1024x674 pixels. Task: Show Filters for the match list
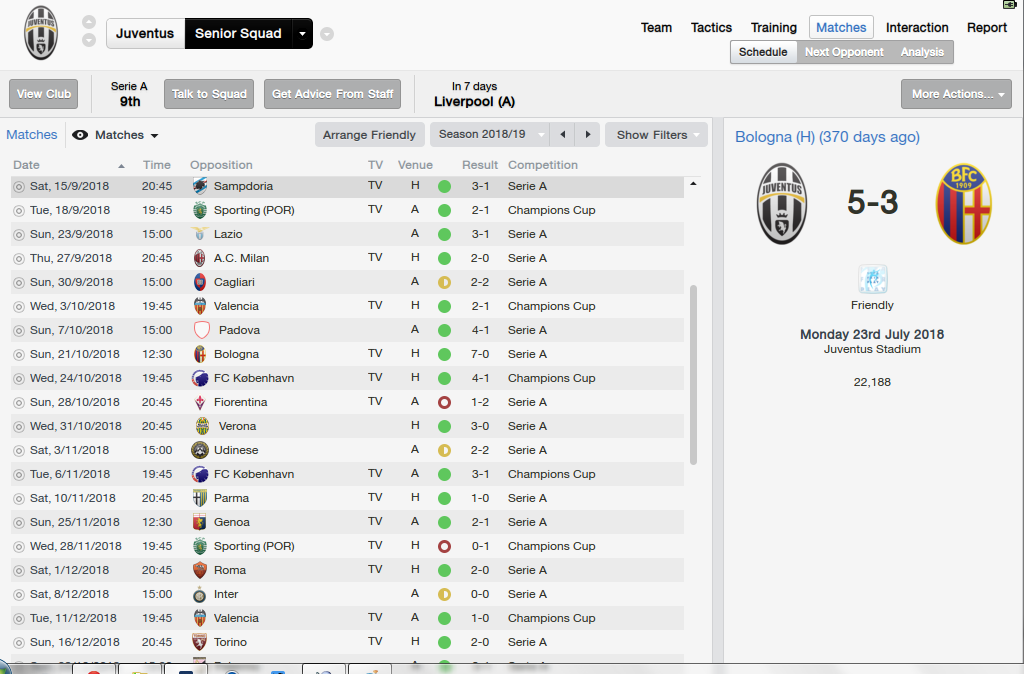tap(656, 135)
